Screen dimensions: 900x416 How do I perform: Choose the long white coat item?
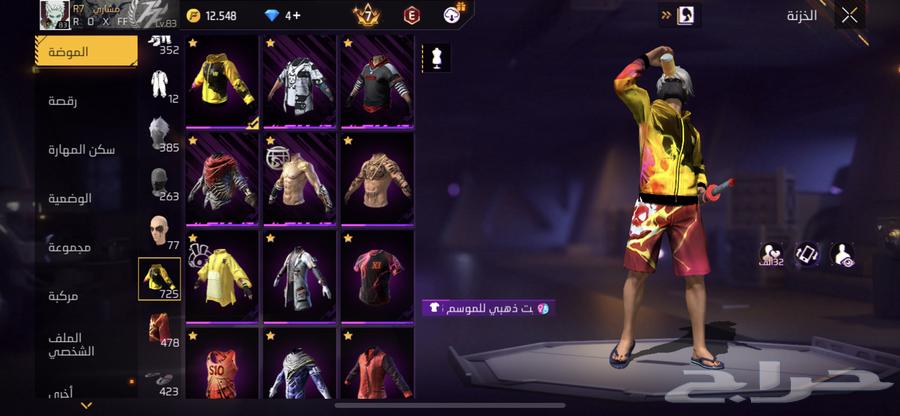click(300, 274)
